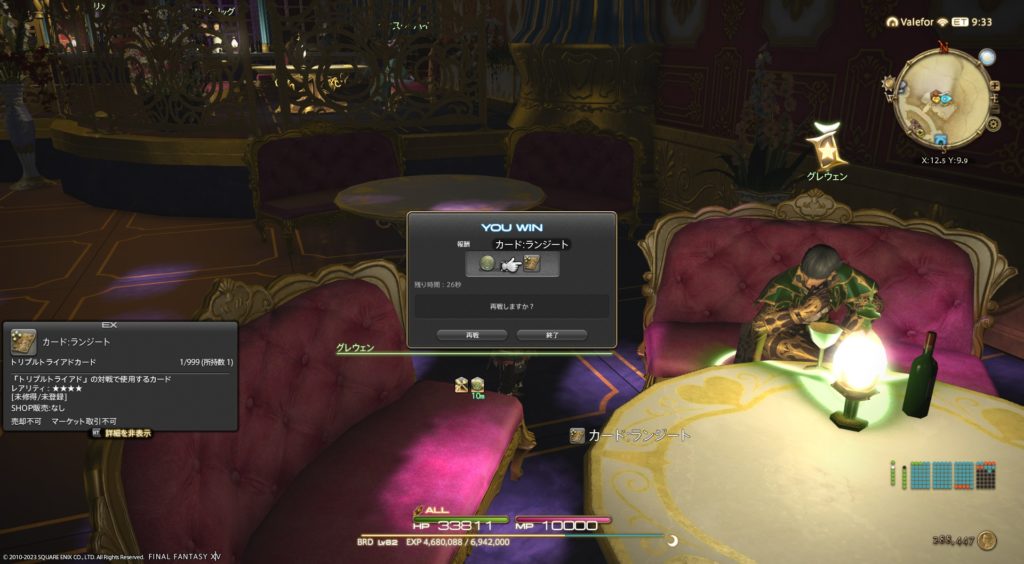Click the Ranjit card icon in tooltip
Image resolution: width=1024 pixels, height=564 pixels.
click(x=24, y=342)
